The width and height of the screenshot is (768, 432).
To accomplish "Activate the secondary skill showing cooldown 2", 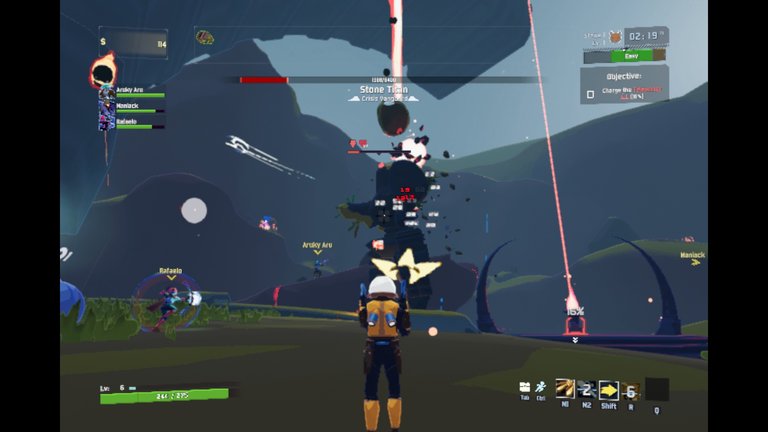I will [x=586, y=389].
